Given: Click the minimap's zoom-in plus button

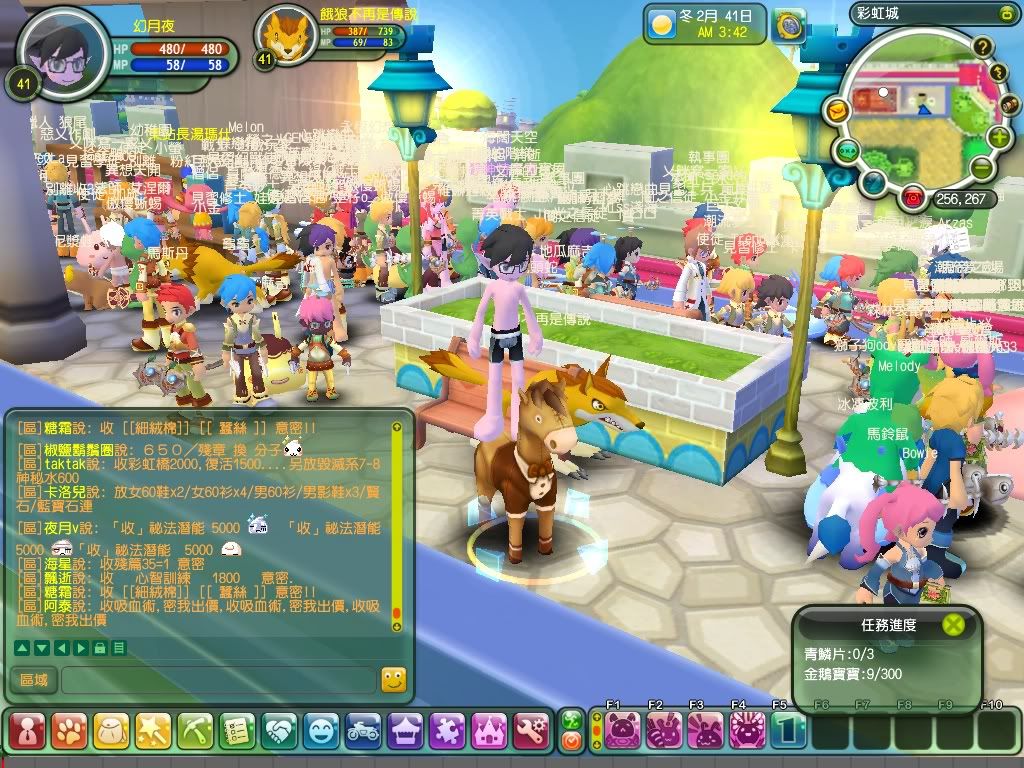Looking at the screenshot, I should point(999,137).
